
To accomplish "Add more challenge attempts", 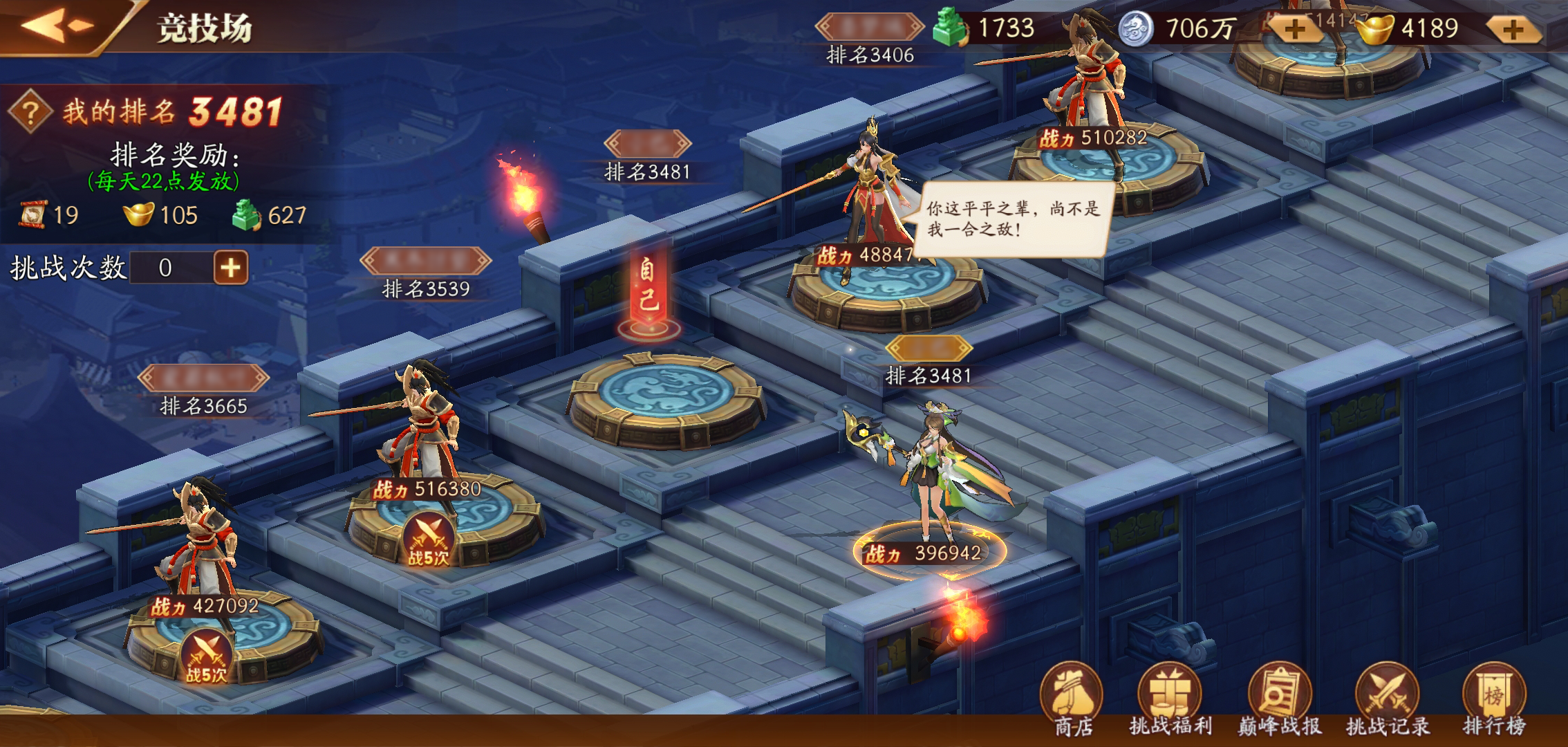I will [230, 268].
